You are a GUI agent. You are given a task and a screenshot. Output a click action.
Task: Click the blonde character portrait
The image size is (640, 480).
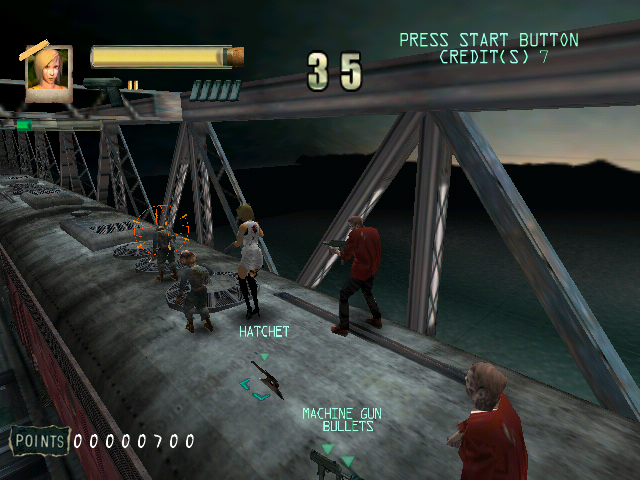(48, 73)
